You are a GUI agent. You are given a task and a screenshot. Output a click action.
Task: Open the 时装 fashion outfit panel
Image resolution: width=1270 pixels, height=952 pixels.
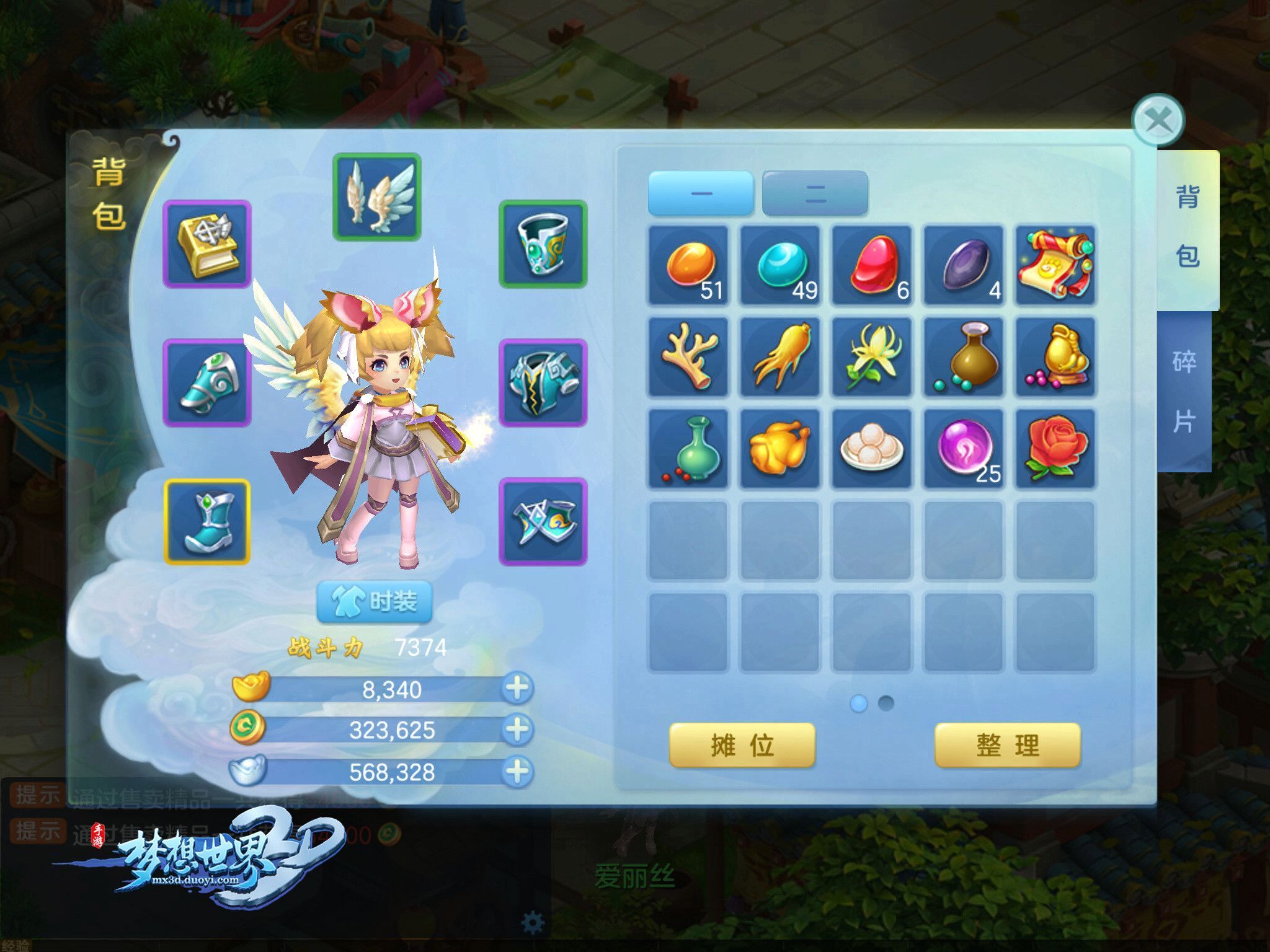(374, 601)
